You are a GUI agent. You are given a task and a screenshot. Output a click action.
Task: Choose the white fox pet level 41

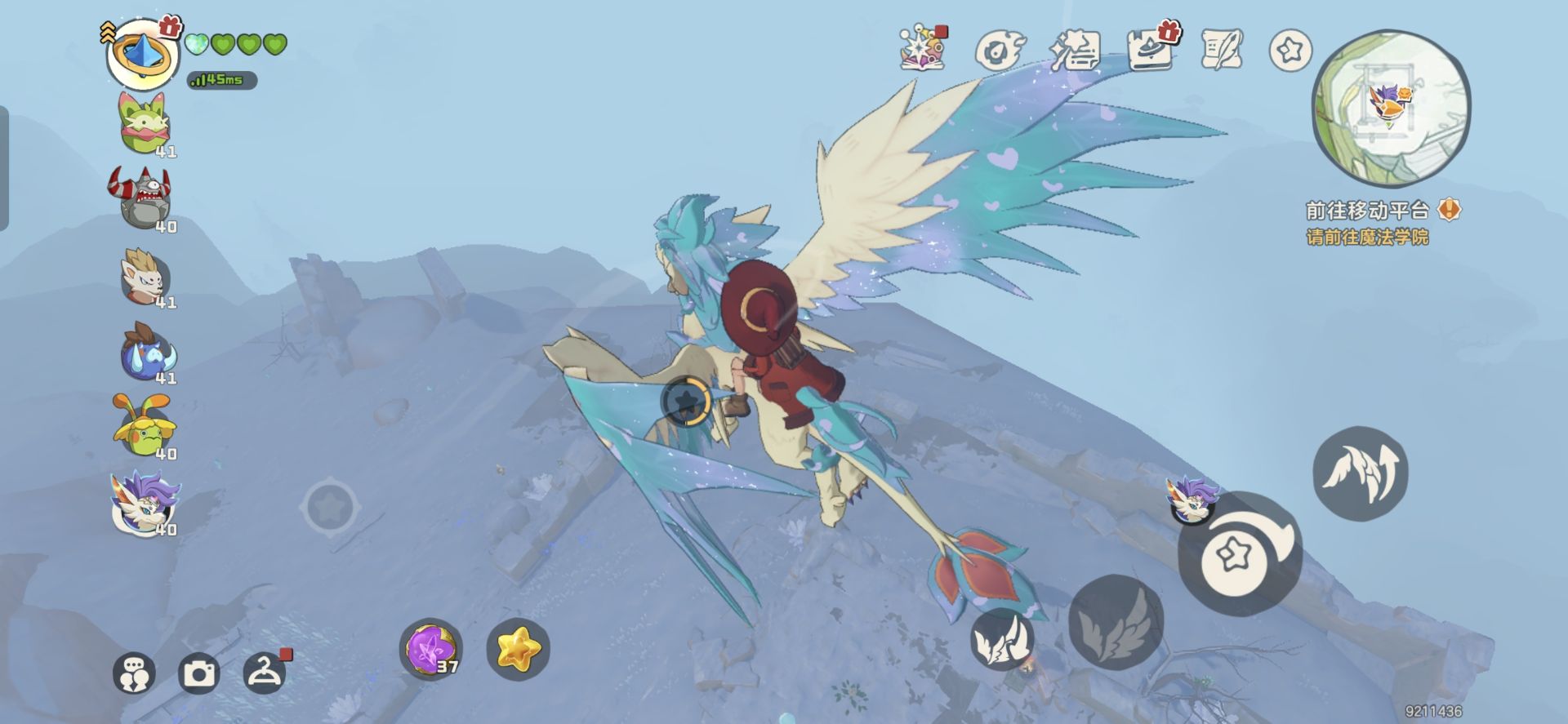click(x=144, y=276)
